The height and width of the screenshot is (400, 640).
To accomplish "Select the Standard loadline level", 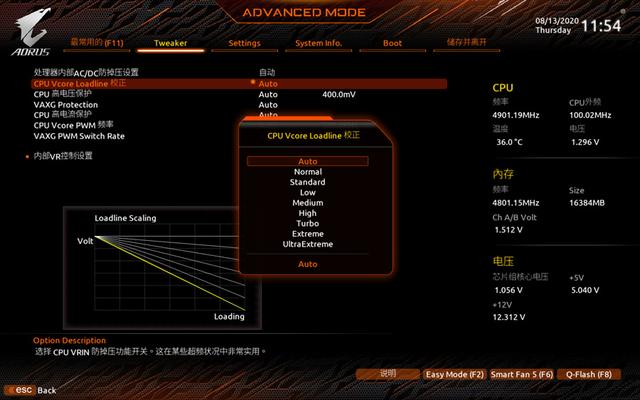I will [308, 182].
